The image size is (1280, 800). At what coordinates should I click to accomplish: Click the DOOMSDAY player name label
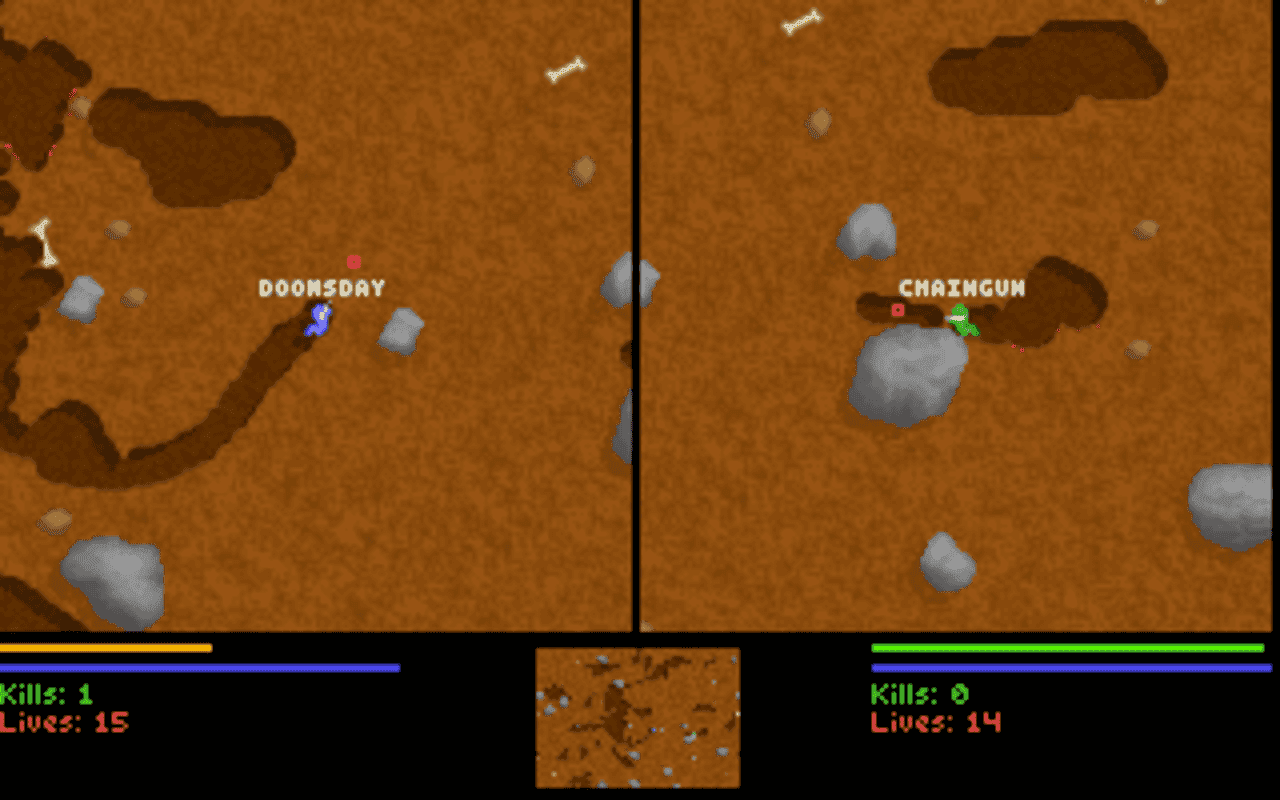(x=320, y=287)
